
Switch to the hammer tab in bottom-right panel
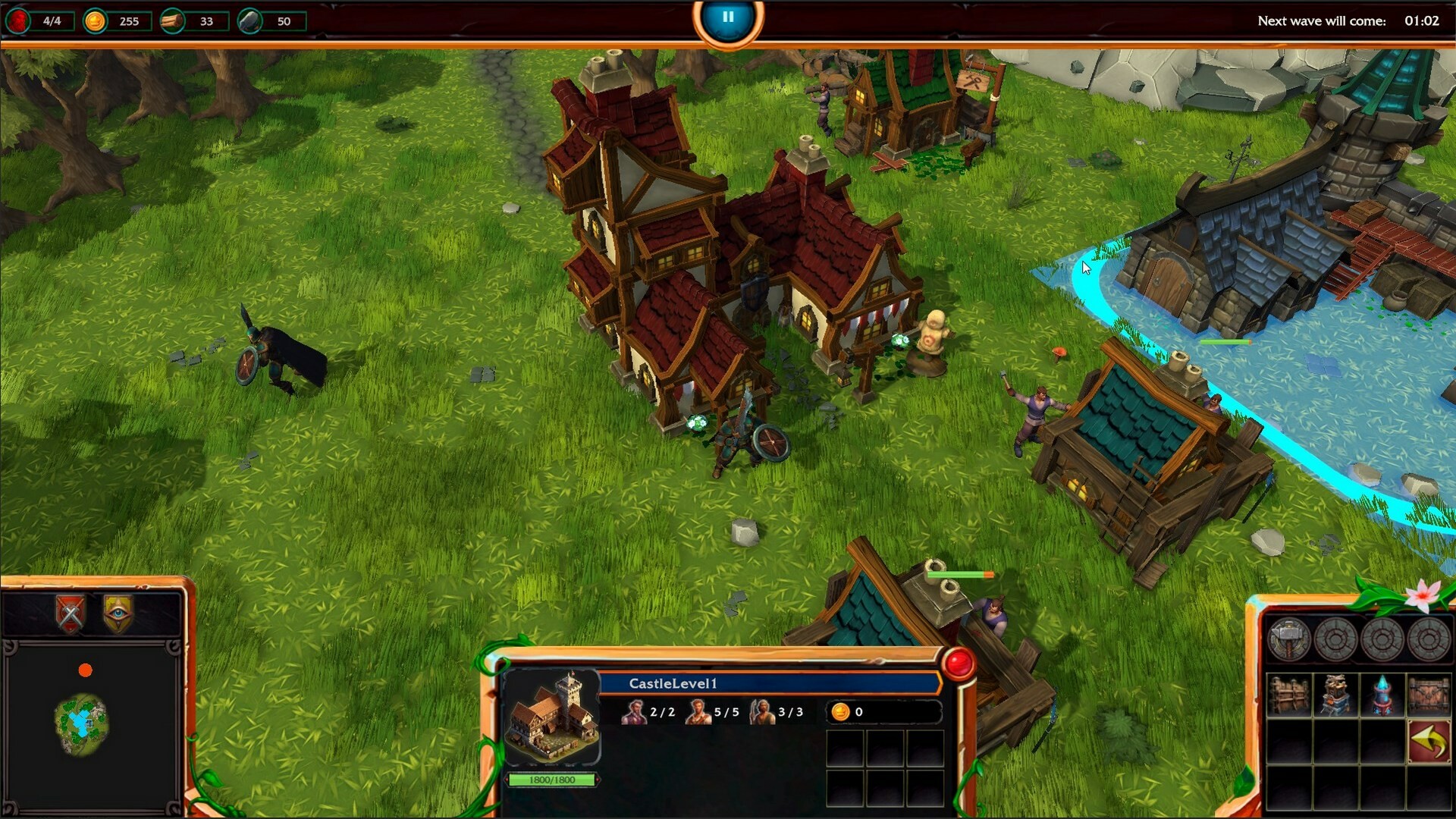[x=1289, y=638]
